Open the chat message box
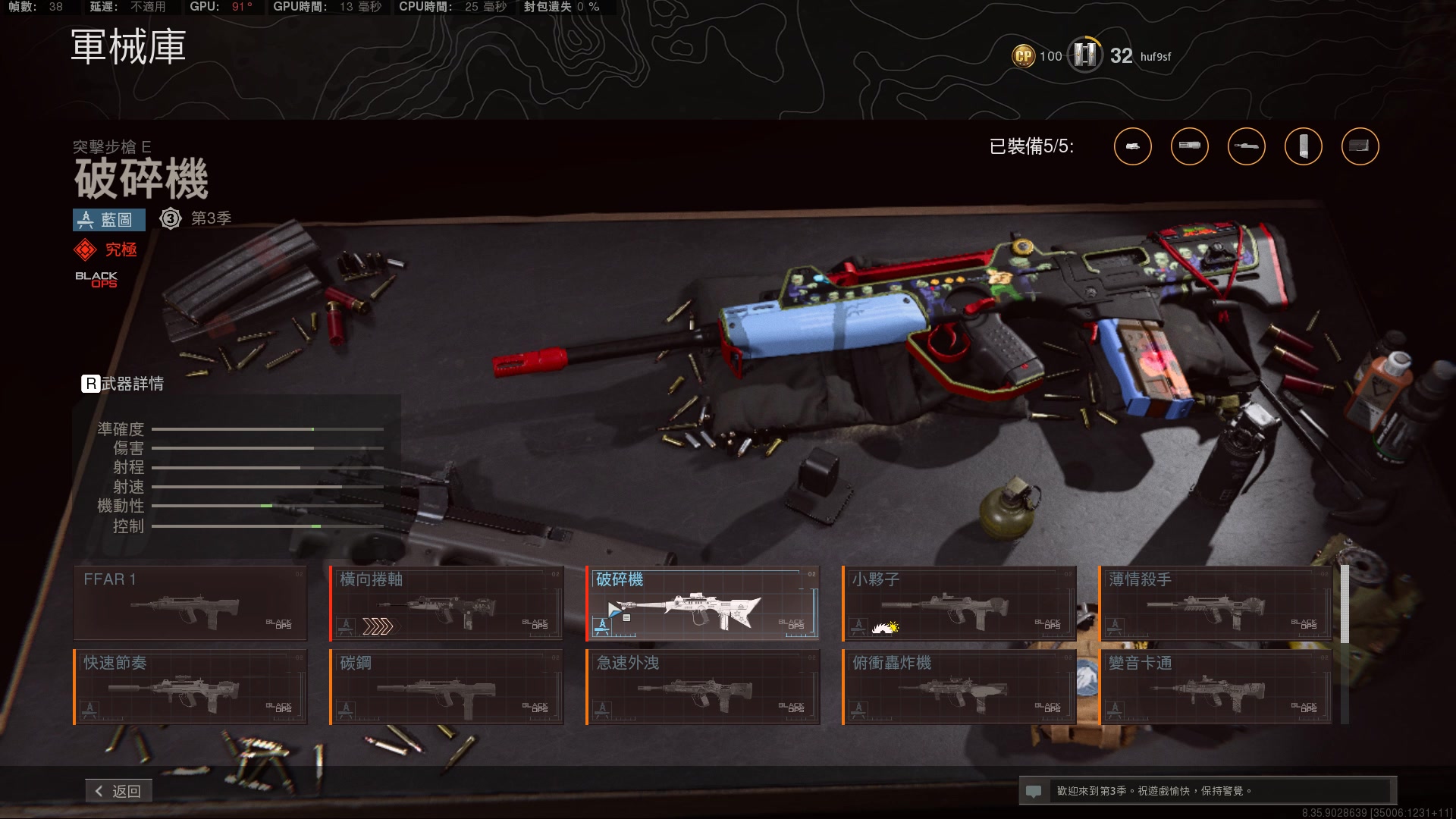 1207,791
